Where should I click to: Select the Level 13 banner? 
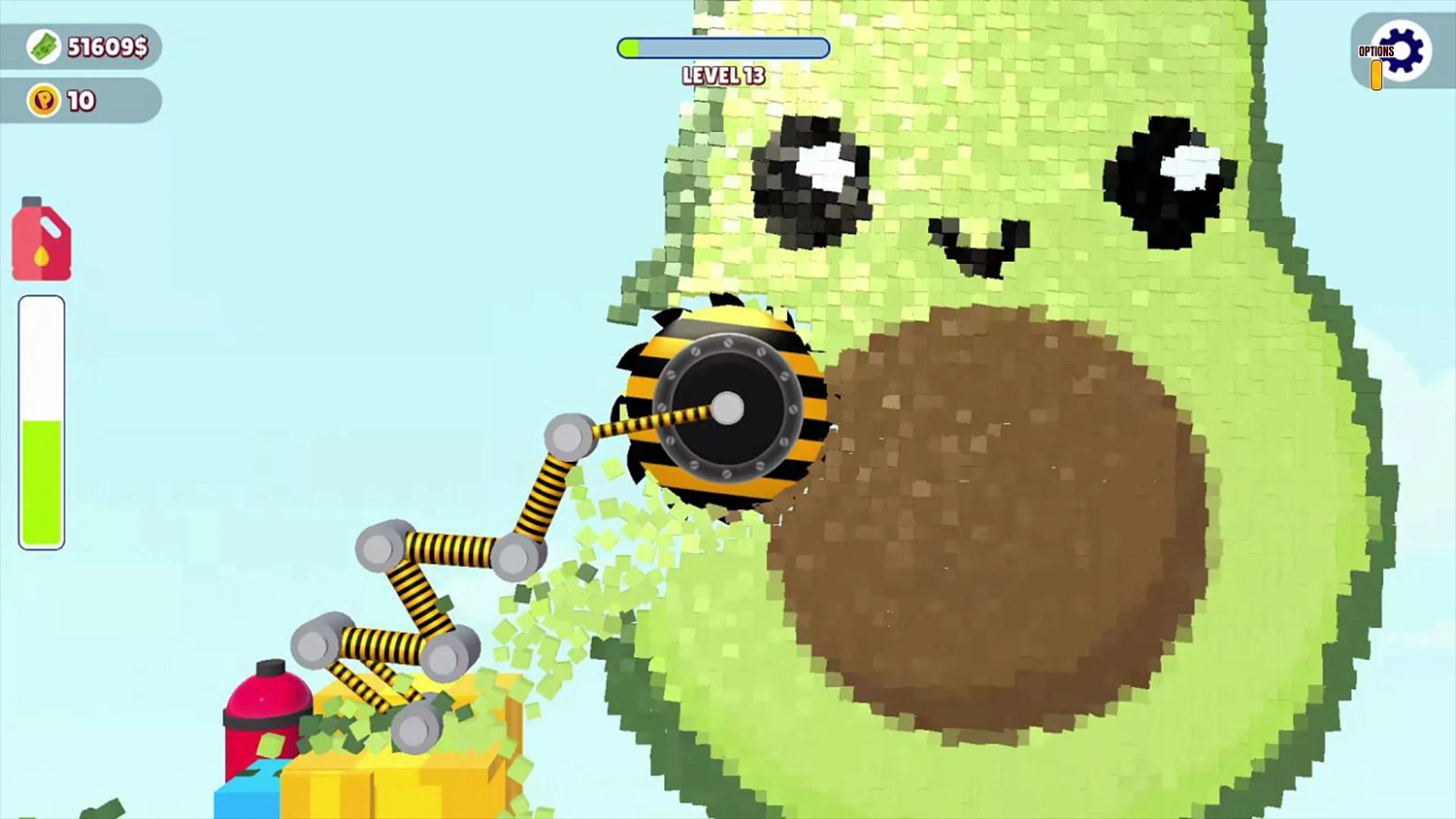723,75
